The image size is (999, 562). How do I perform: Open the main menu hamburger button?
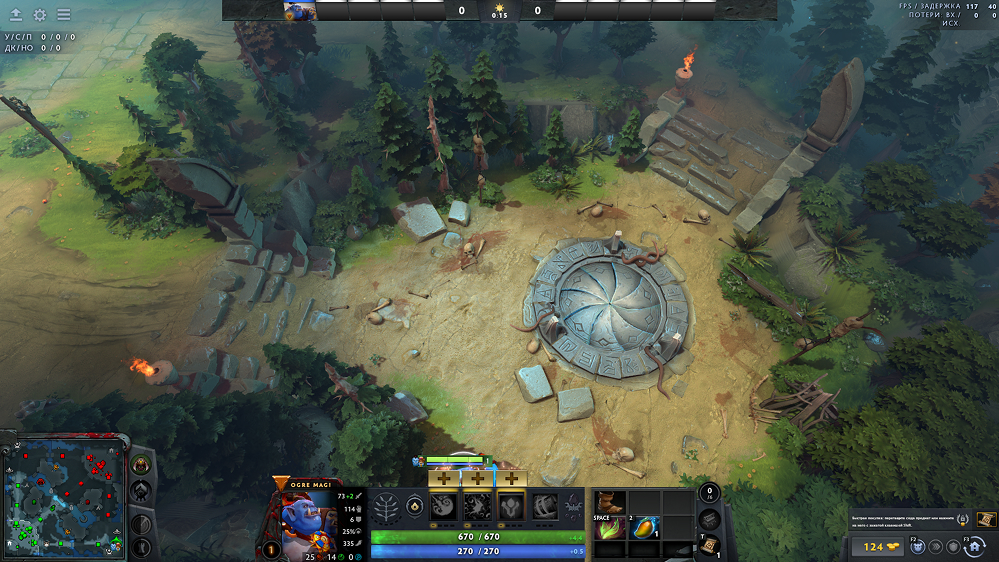point(63,15)
